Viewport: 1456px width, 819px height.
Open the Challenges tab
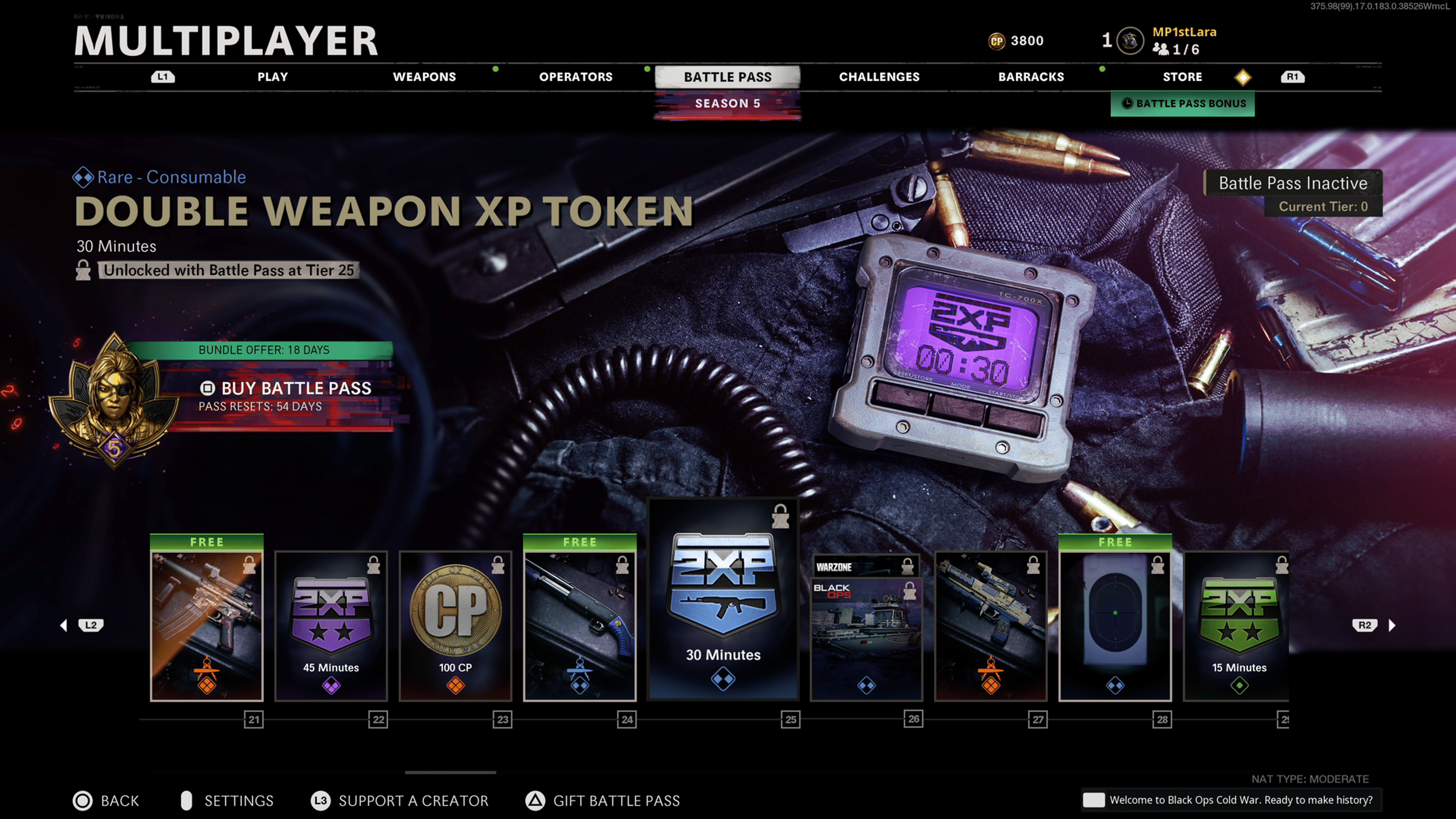pyautogui.click(x=879, y=77)
